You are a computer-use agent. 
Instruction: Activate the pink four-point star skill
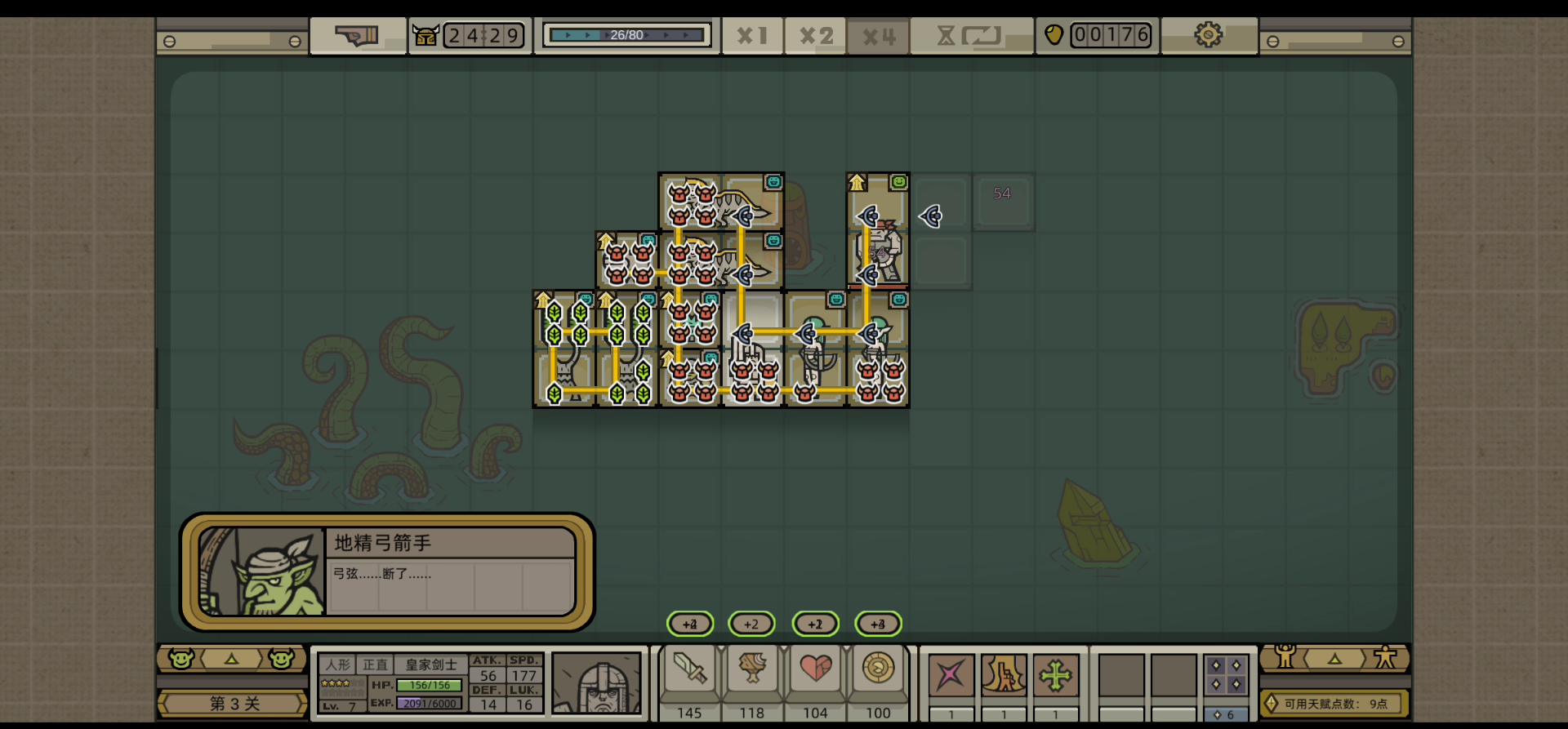[x=951, y=676]
